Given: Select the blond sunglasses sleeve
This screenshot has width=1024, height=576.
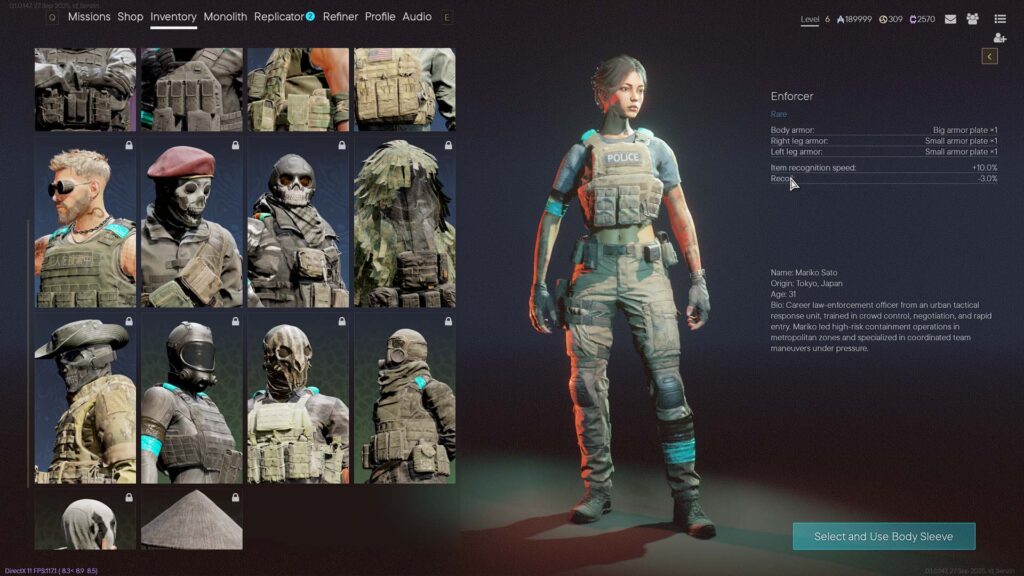Looking at the screenshot, I should tap(85, 223).
